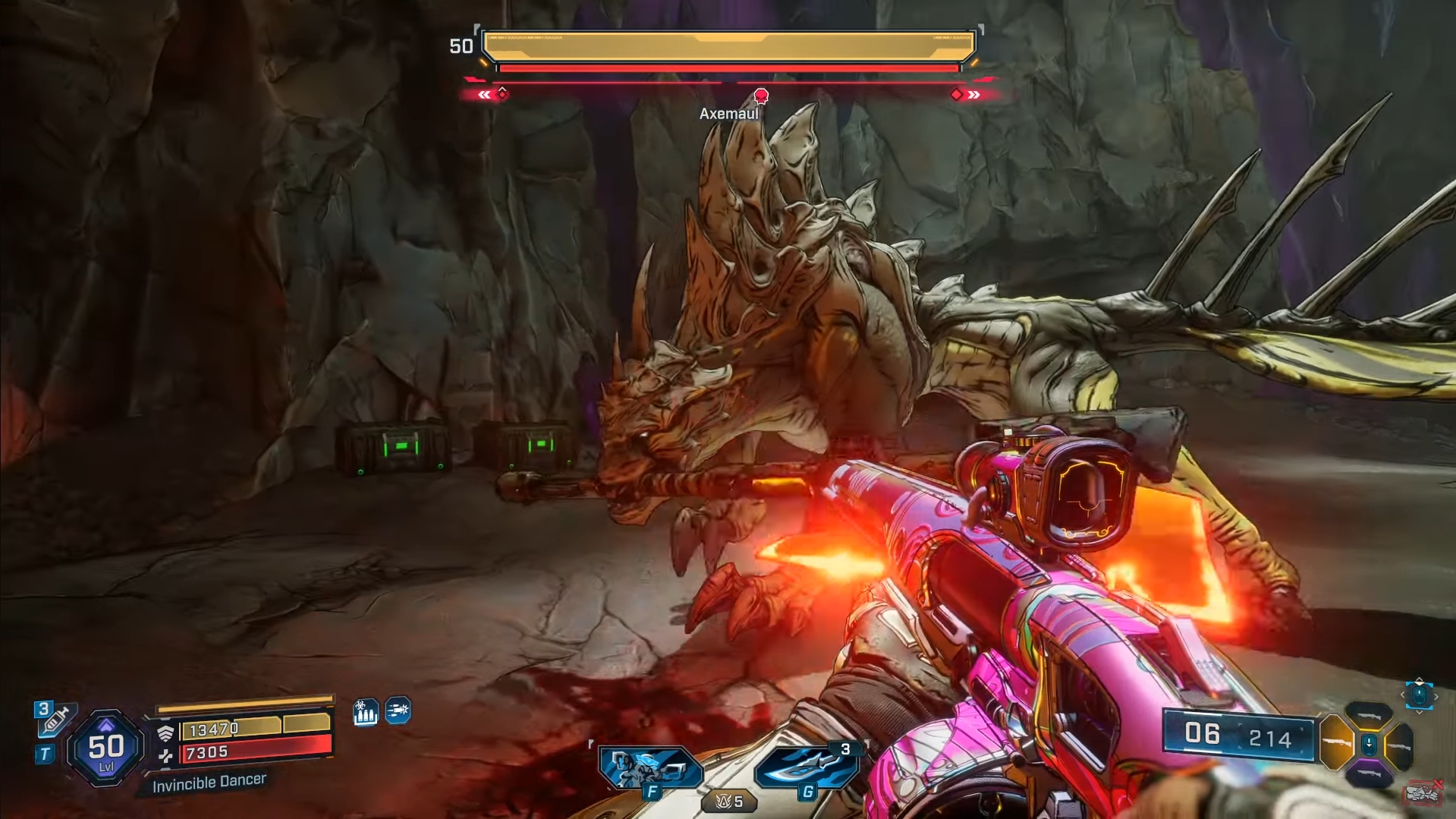Click the left double-arrow boss bar marker

coord(484,95)
